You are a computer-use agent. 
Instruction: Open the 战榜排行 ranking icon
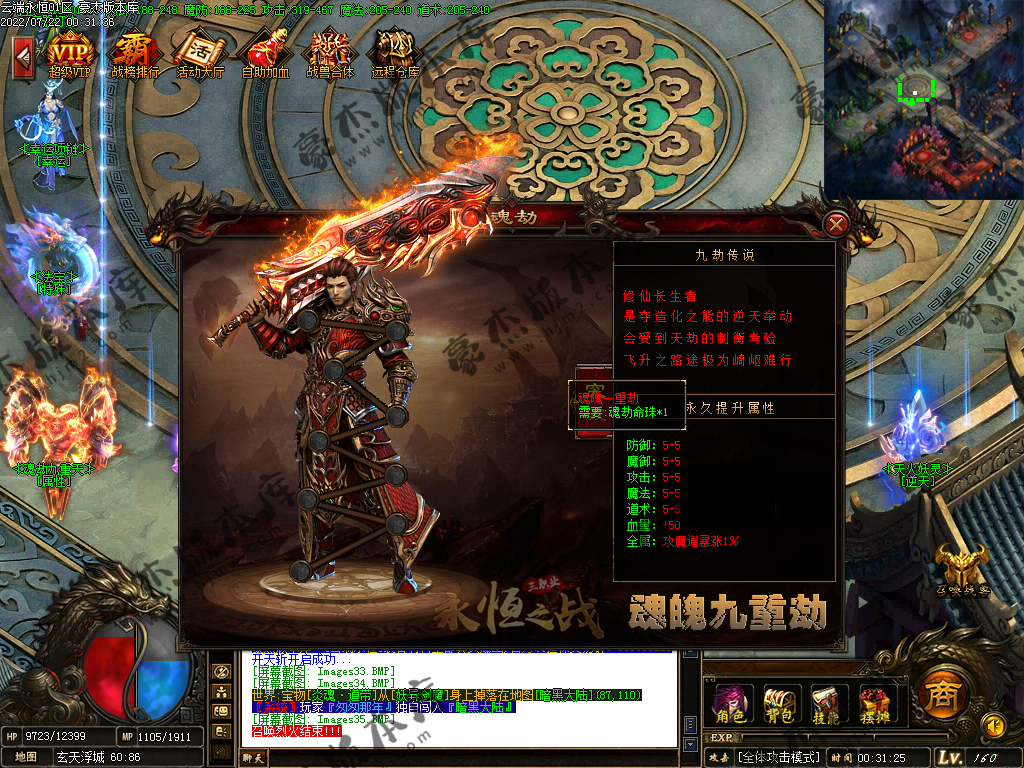(134, 50)
